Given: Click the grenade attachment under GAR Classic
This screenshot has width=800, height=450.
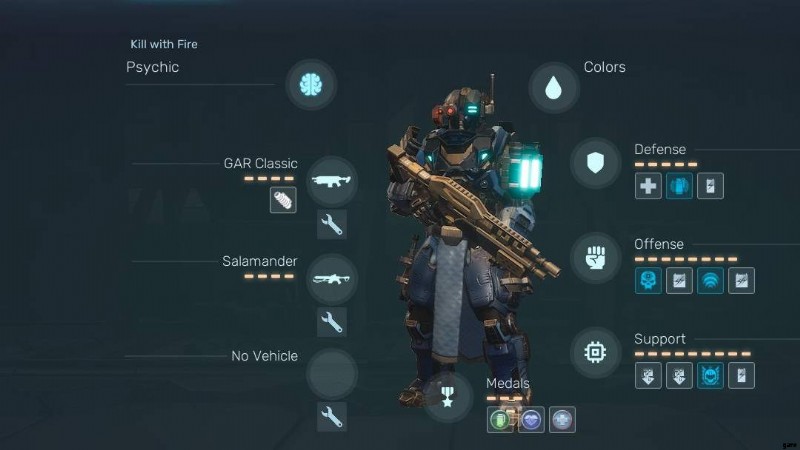Looking at the screenshot, I should click(283, 200).
